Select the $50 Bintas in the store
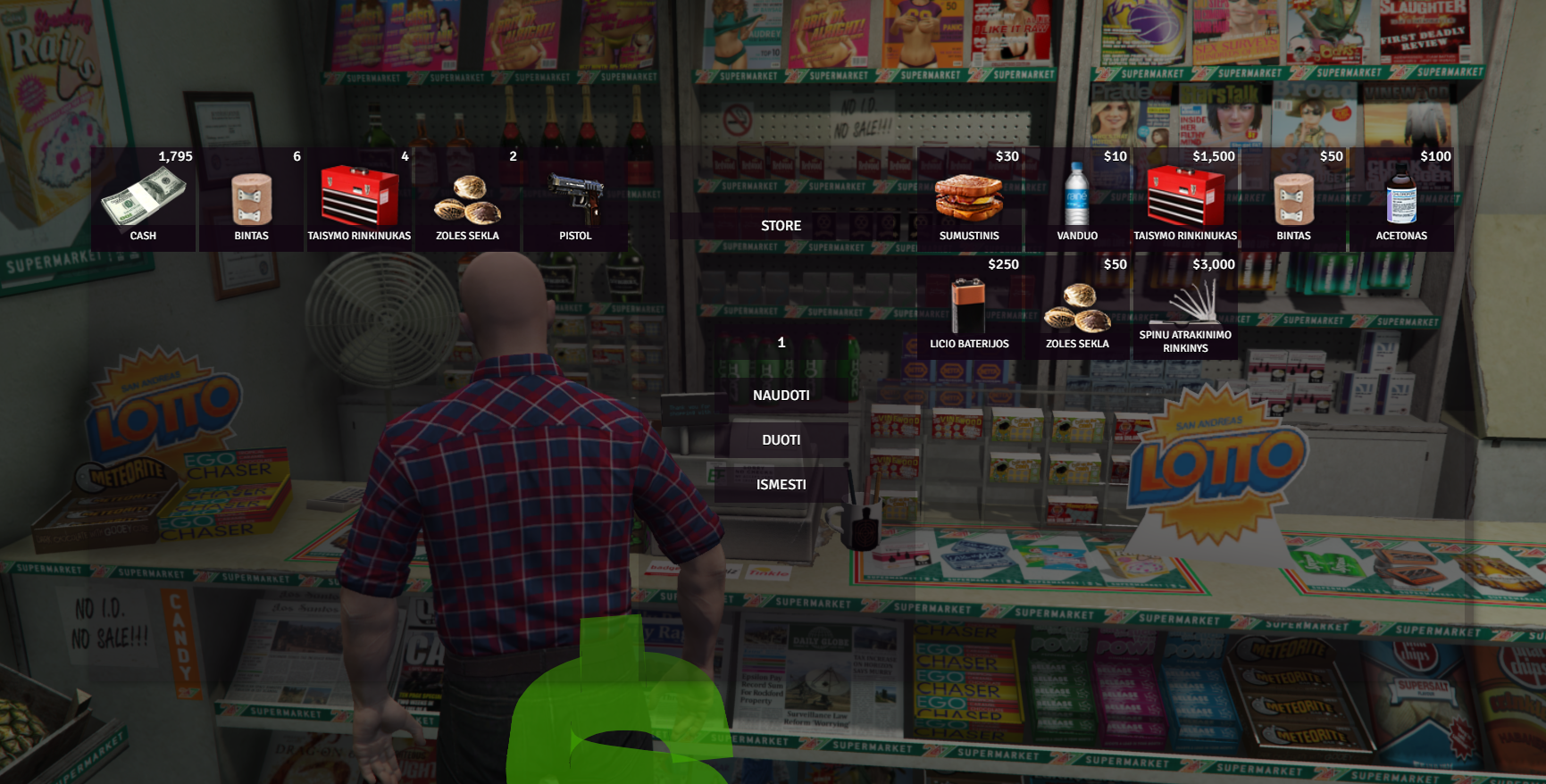The height and width of the screenshot is (784, 1546). tap(1293, 199)
